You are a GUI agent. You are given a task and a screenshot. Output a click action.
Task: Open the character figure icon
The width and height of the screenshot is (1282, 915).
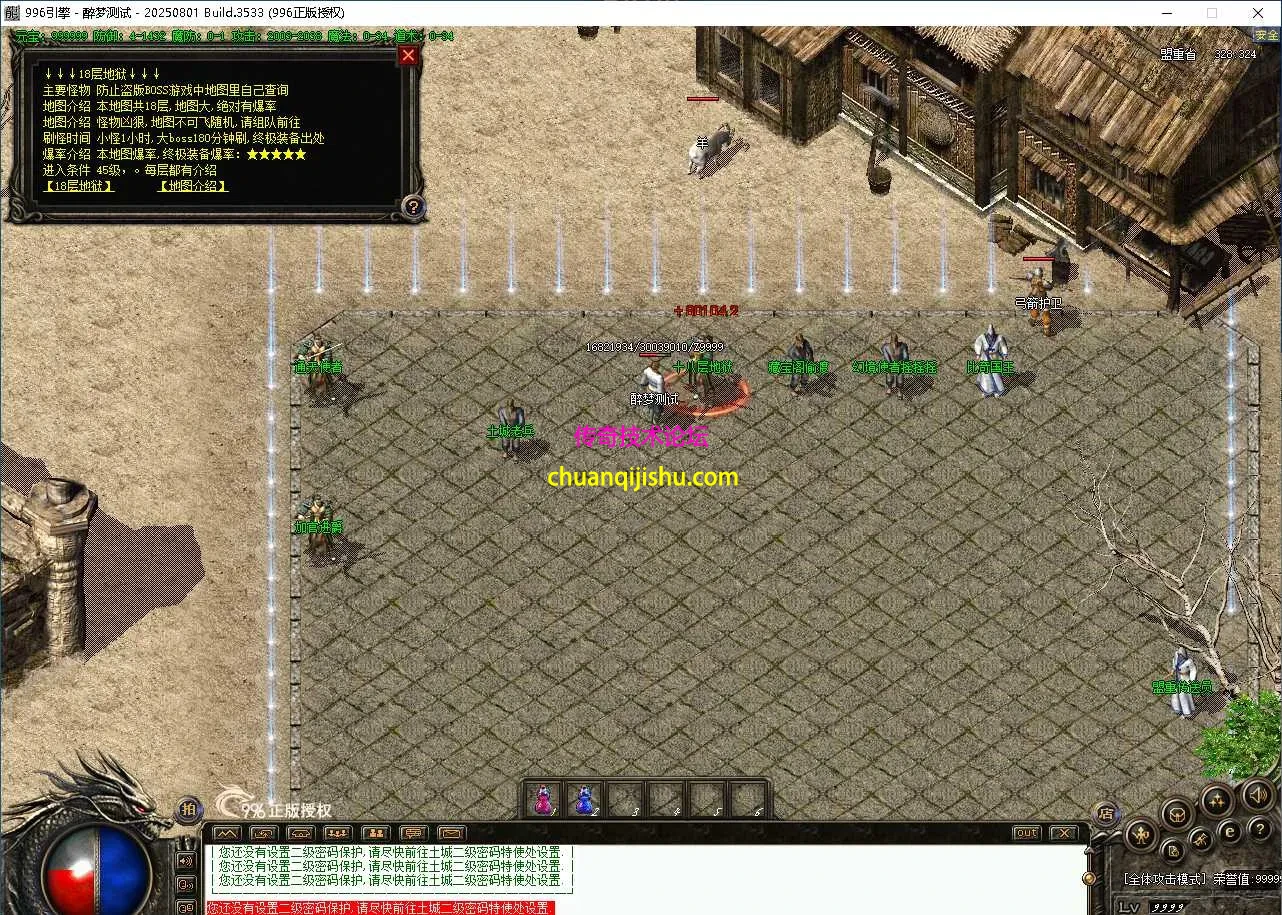pos(1141,834)
